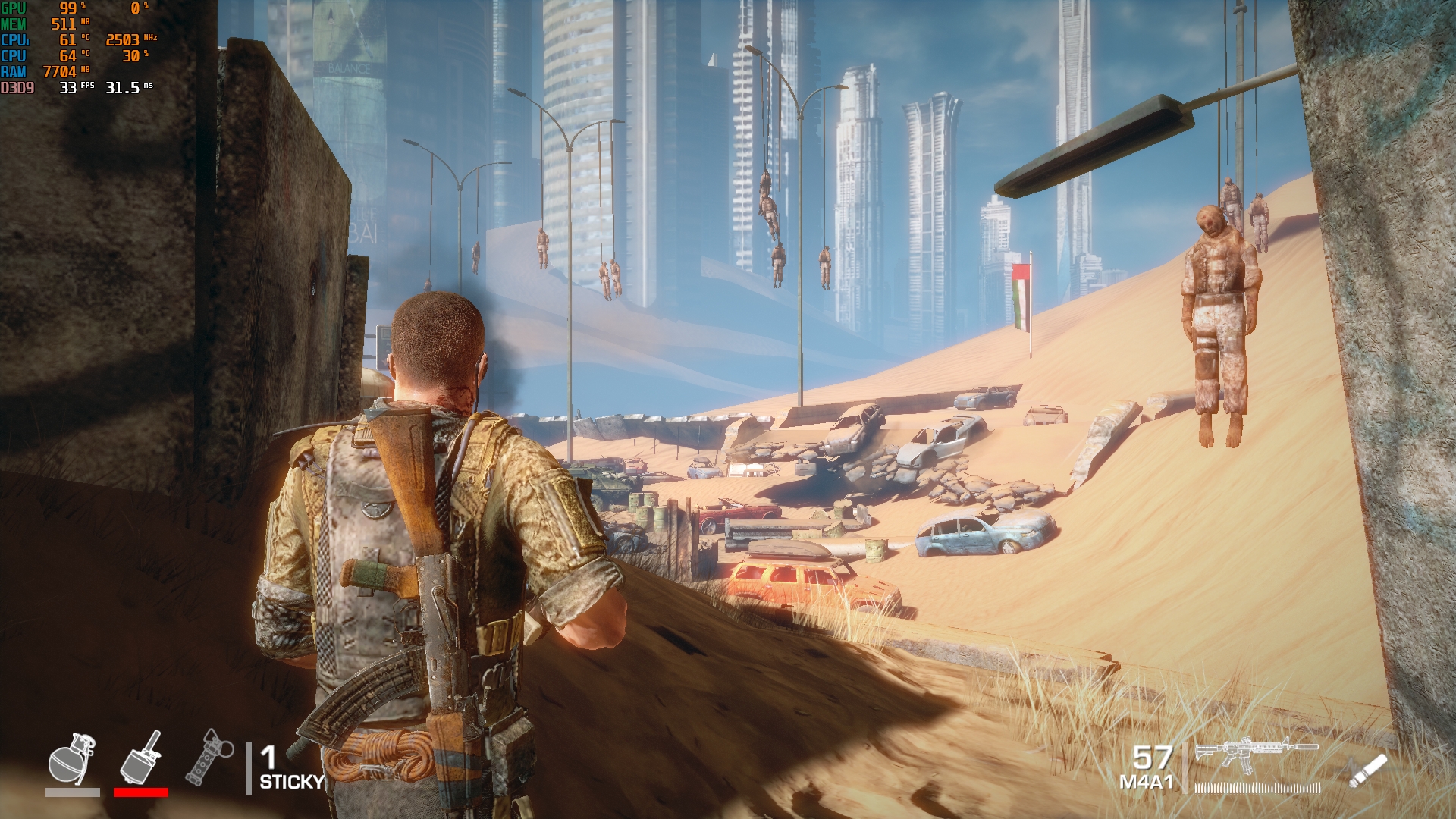Viewport: 1456px width, 819px height.
Task: Click the M4A1 rifle weapon icon
Action: (x=1257, y=753)
